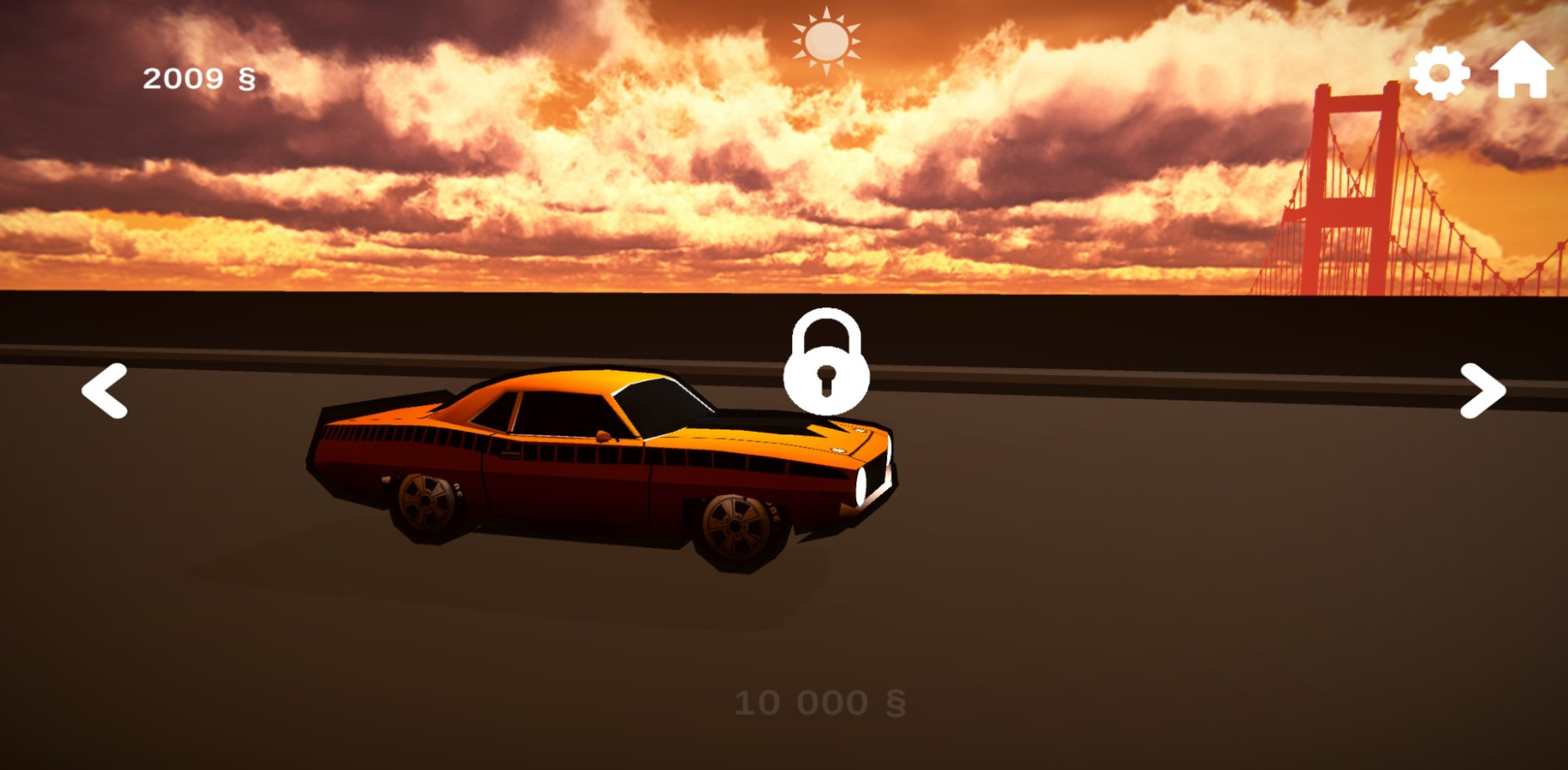
Task: Tap the padlock to unlock this car
Action: click(826, 363)
